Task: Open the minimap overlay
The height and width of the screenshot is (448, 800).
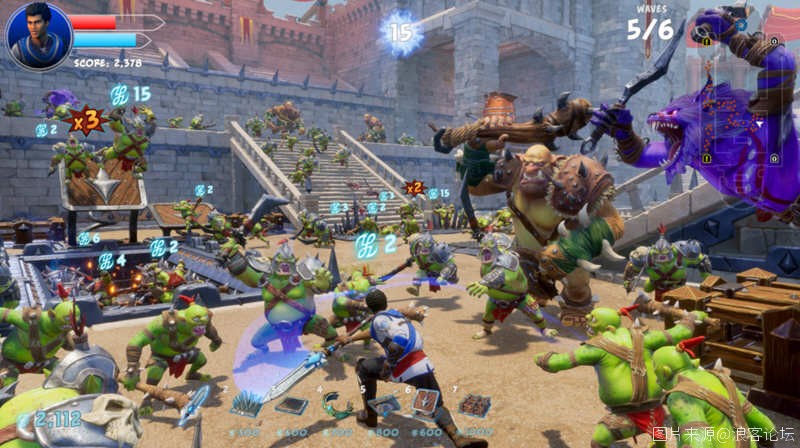Action: [x=738, y=100]
